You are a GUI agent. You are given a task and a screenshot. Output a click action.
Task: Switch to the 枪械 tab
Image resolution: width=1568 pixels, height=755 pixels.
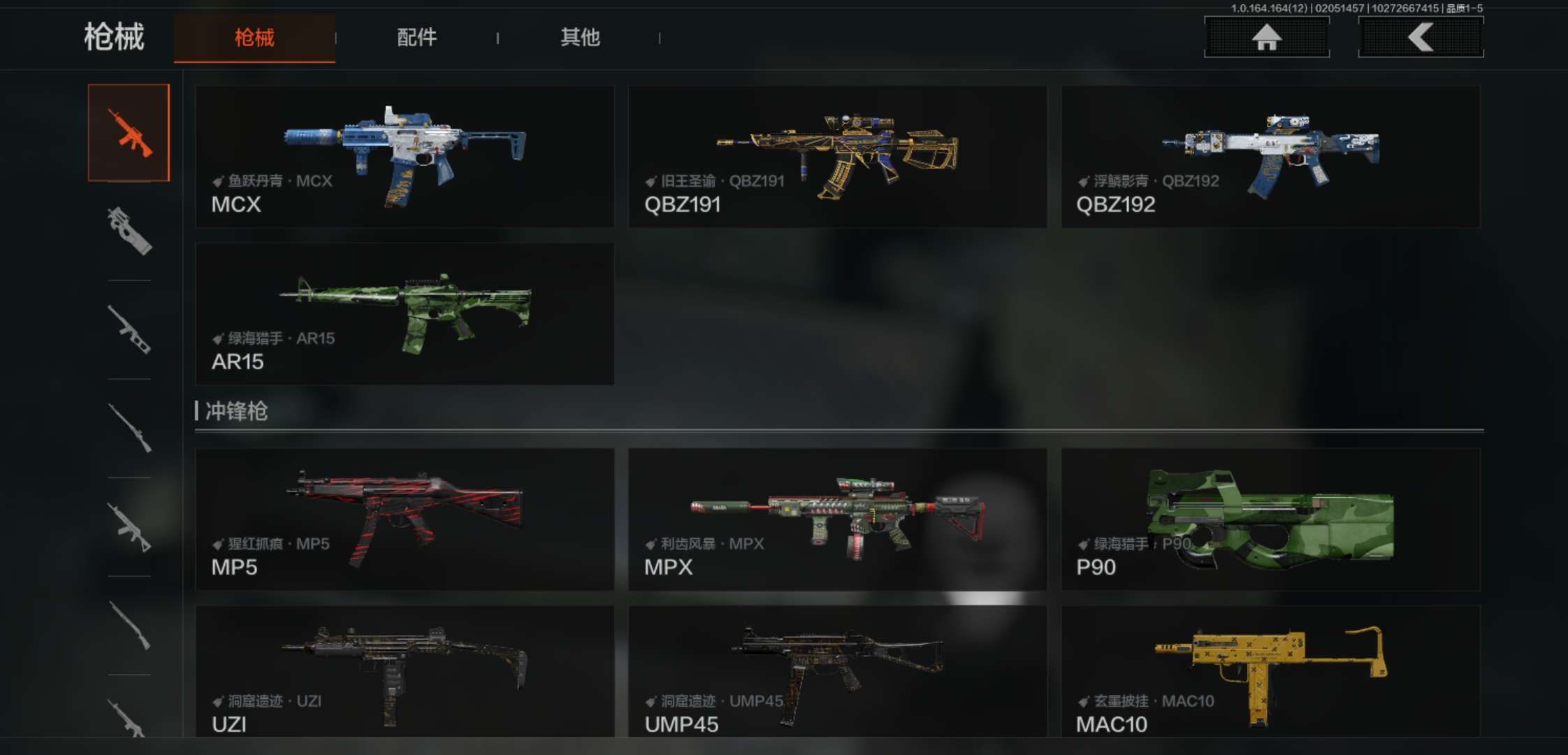(x=254, y=38)
